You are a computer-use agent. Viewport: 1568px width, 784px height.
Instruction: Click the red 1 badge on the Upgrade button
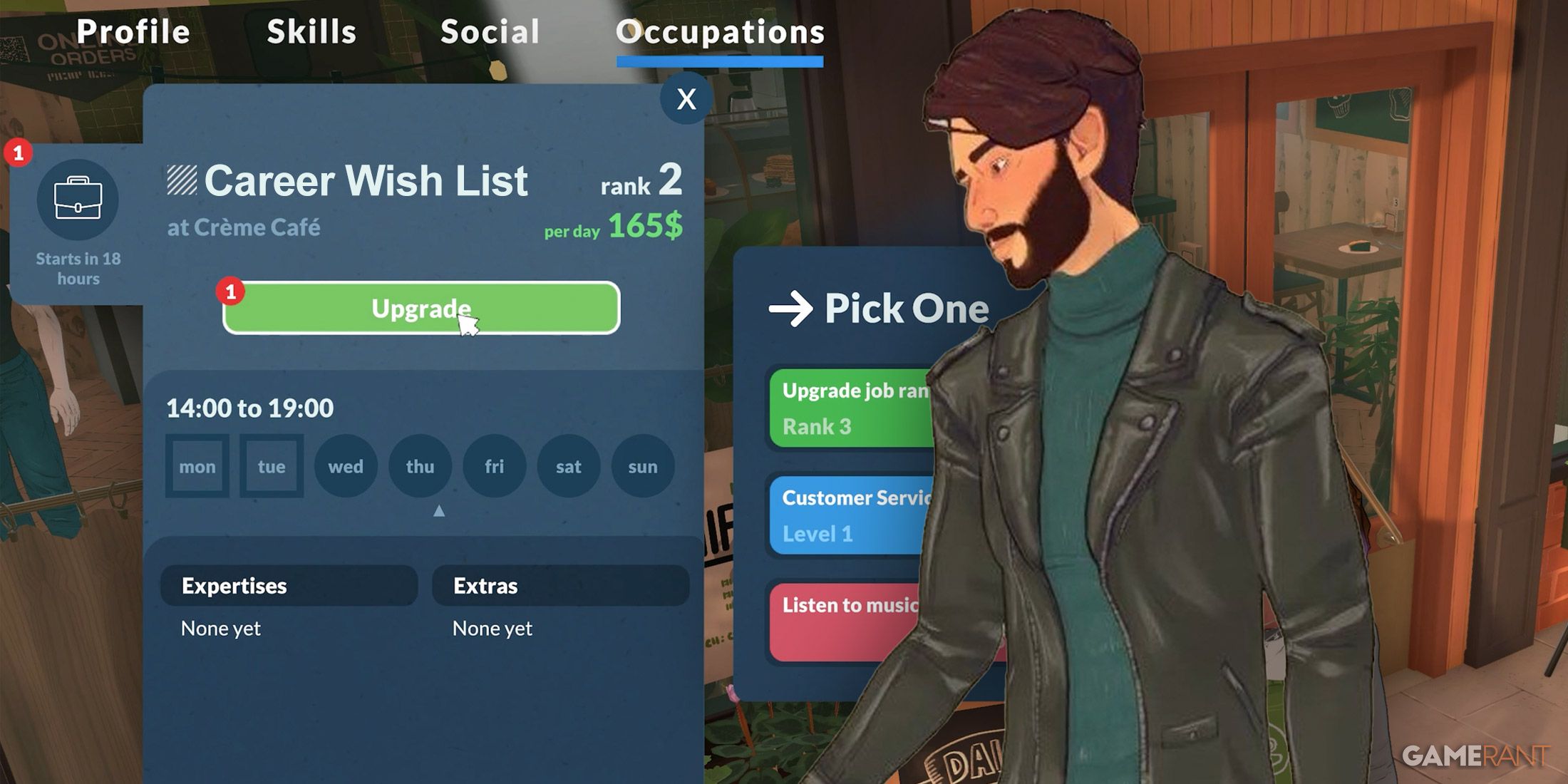pyautogui.click(x=230, y=291)
